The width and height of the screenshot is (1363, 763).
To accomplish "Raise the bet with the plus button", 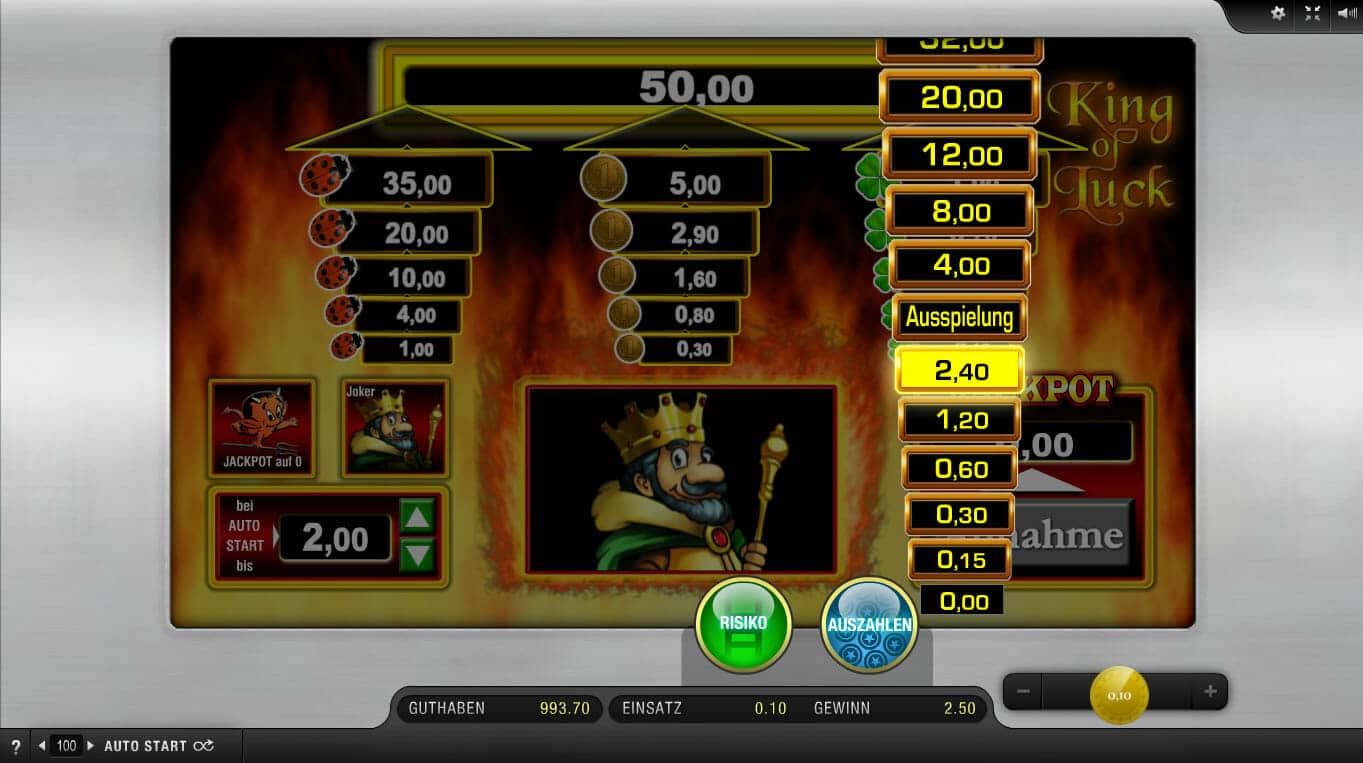I will (x=1210, y=691).
